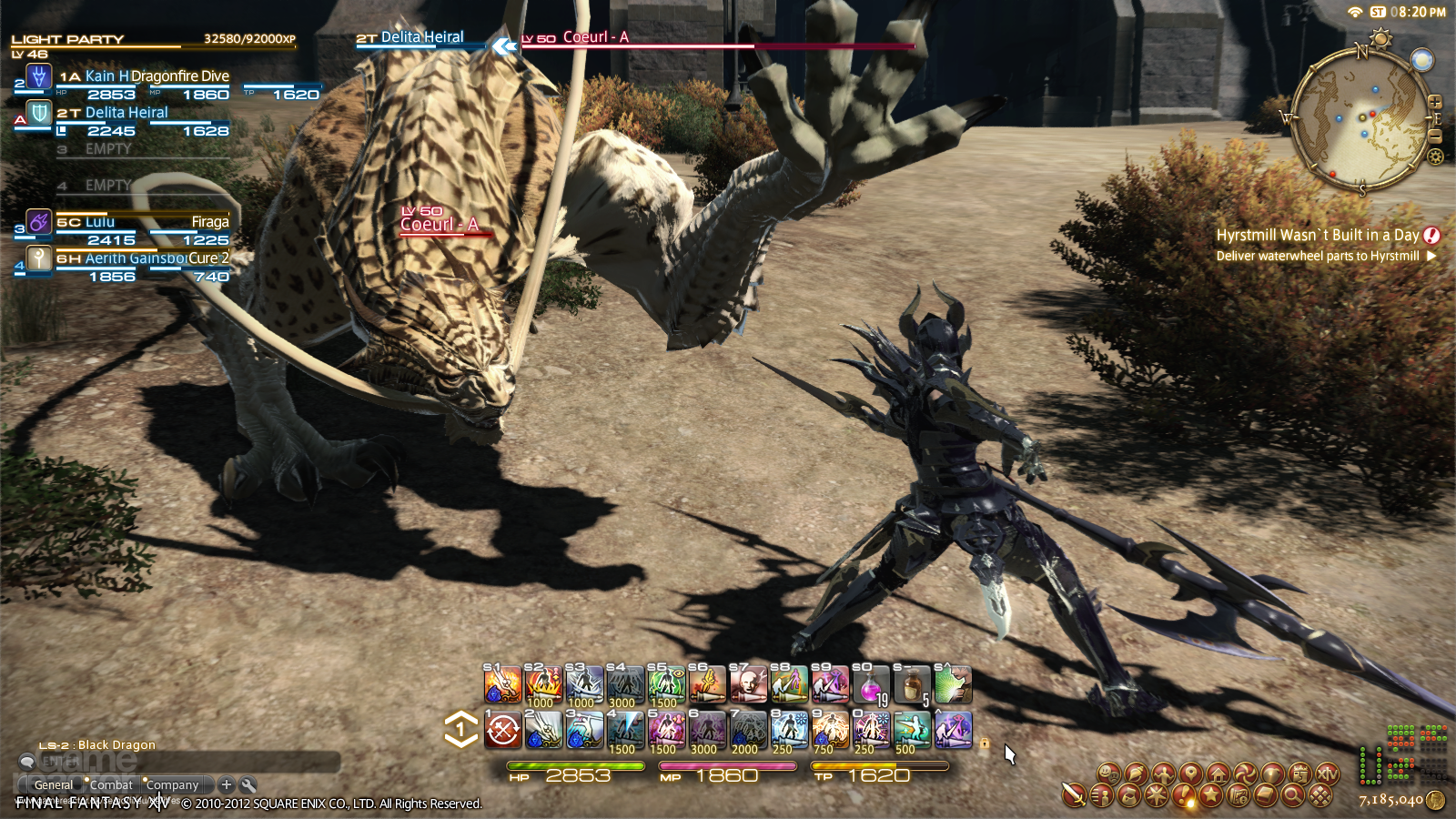Screen dimensions: 1456x819
Task: Open the sword icon in the main menu
Action: point(1074,795)
